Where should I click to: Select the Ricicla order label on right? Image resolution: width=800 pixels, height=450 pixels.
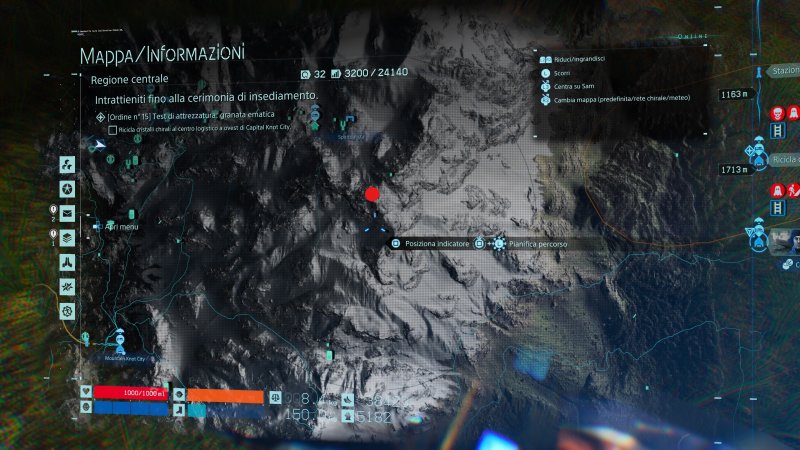[x=785, y=160]
